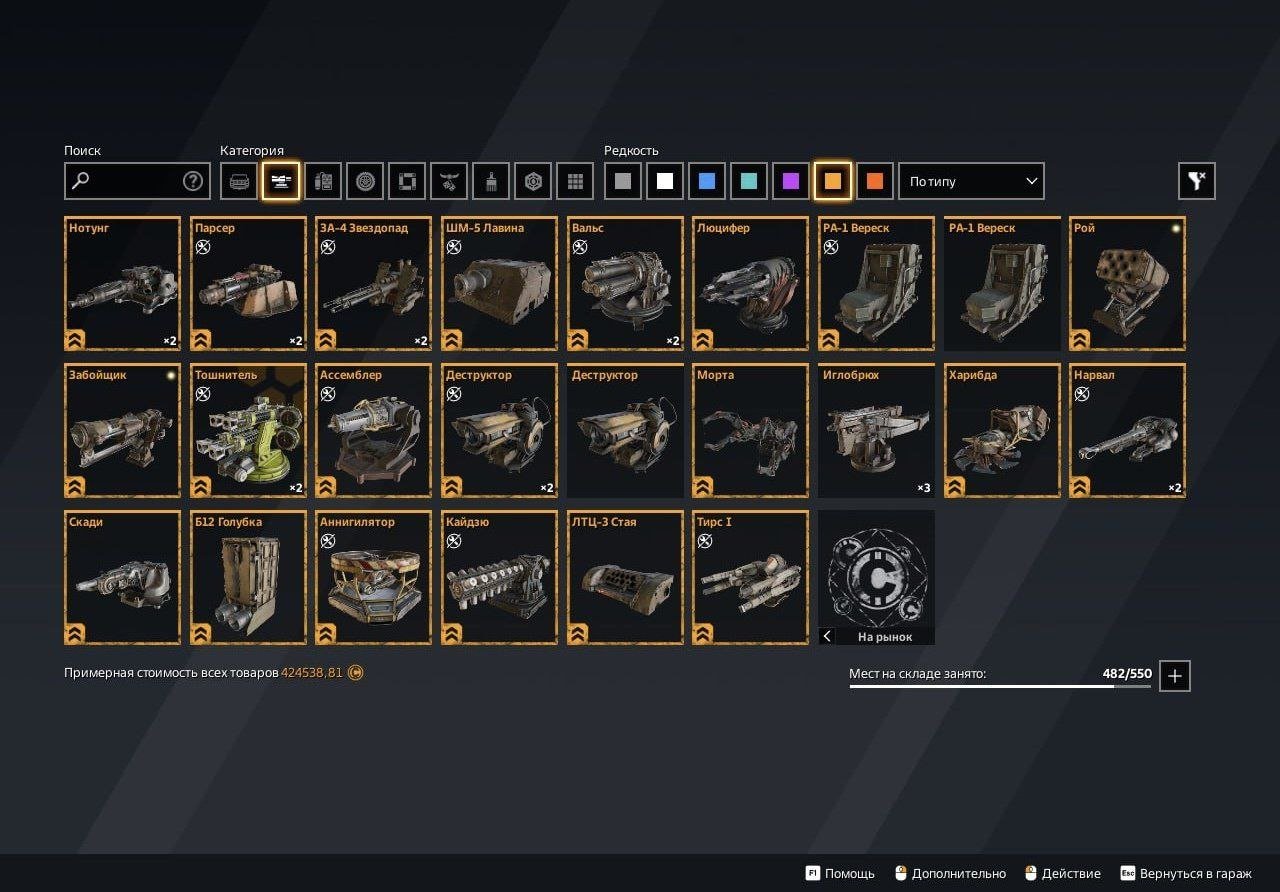Select the Иглобрюх weapon tile
Image resolution: width=1280 pixels, height=892 pixels.
[876, 431]
